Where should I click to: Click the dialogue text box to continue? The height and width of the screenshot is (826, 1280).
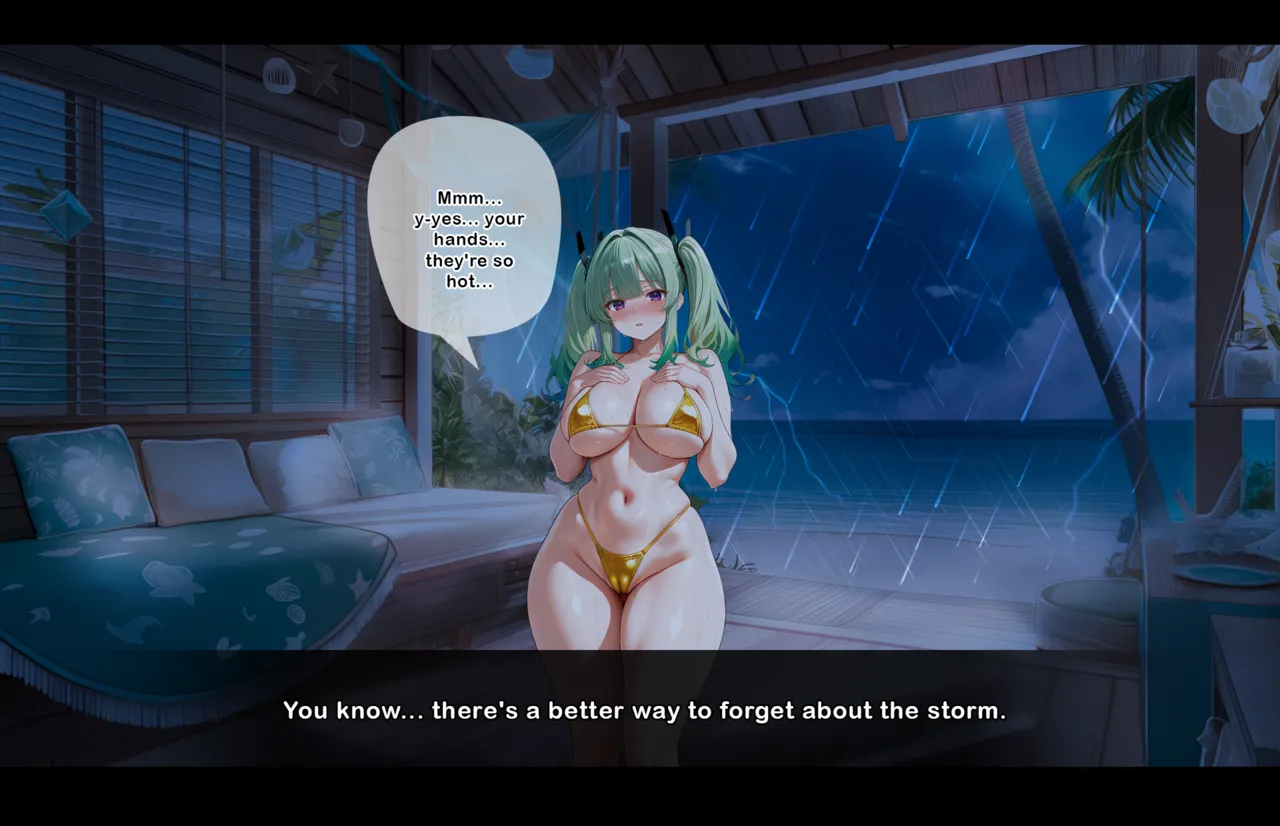click(x=643, y=710)
